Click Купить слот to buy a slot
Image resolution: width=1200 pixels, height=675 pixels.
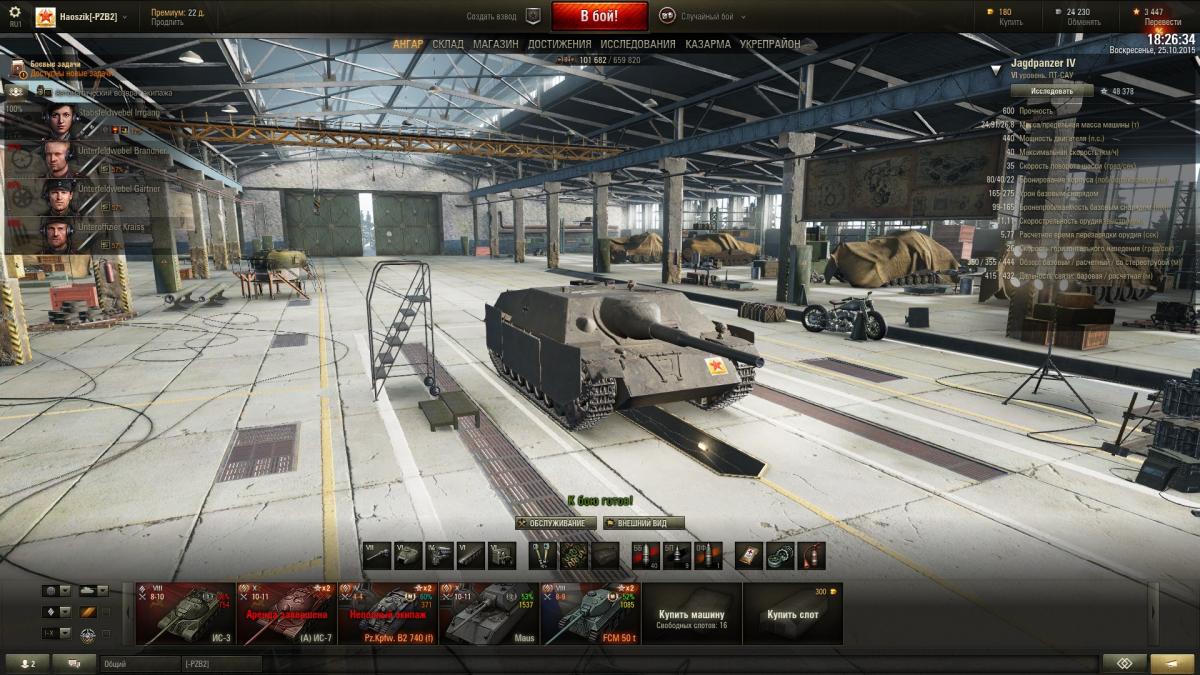point(793,613)
